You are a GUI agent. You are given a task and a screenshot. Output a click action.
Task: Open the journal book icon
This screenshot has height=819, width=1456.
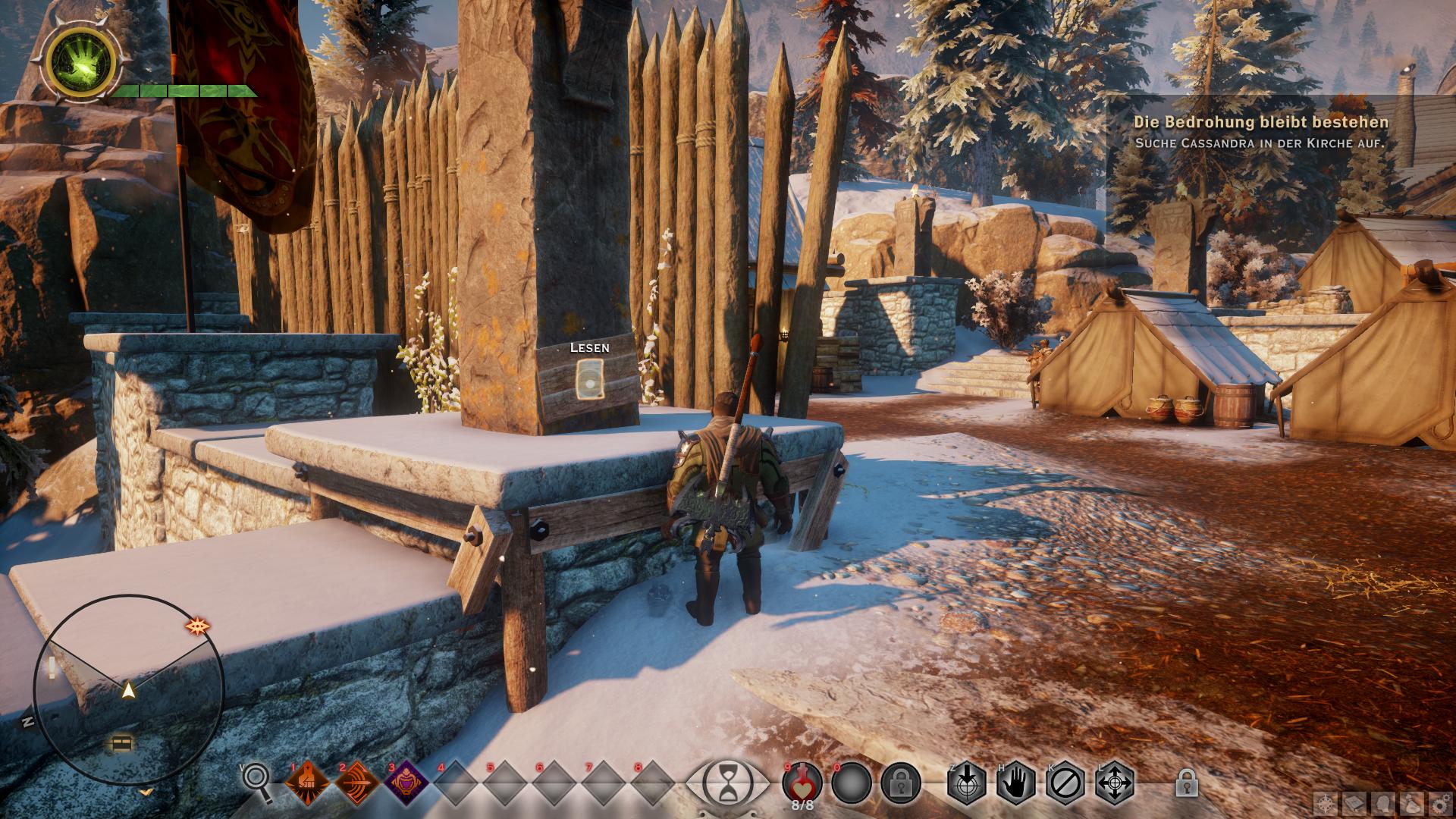[x=1354, y=803]
